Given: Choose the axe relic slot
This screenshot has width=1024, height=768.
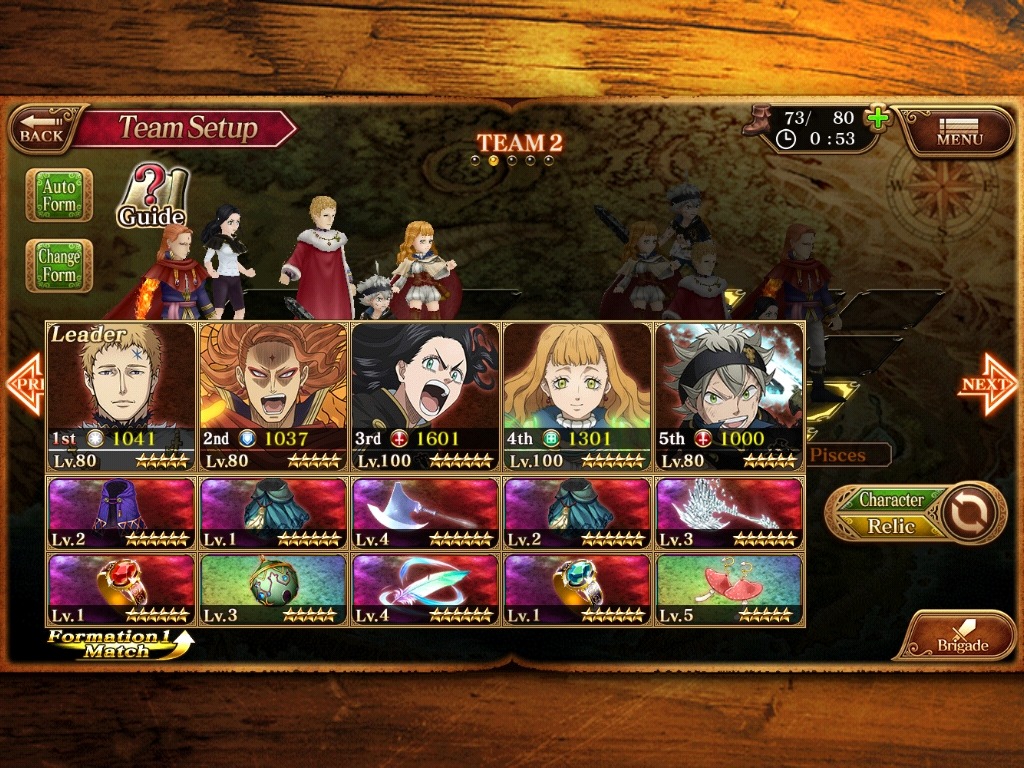Looking at the screenshot, I should click(425, 512).
